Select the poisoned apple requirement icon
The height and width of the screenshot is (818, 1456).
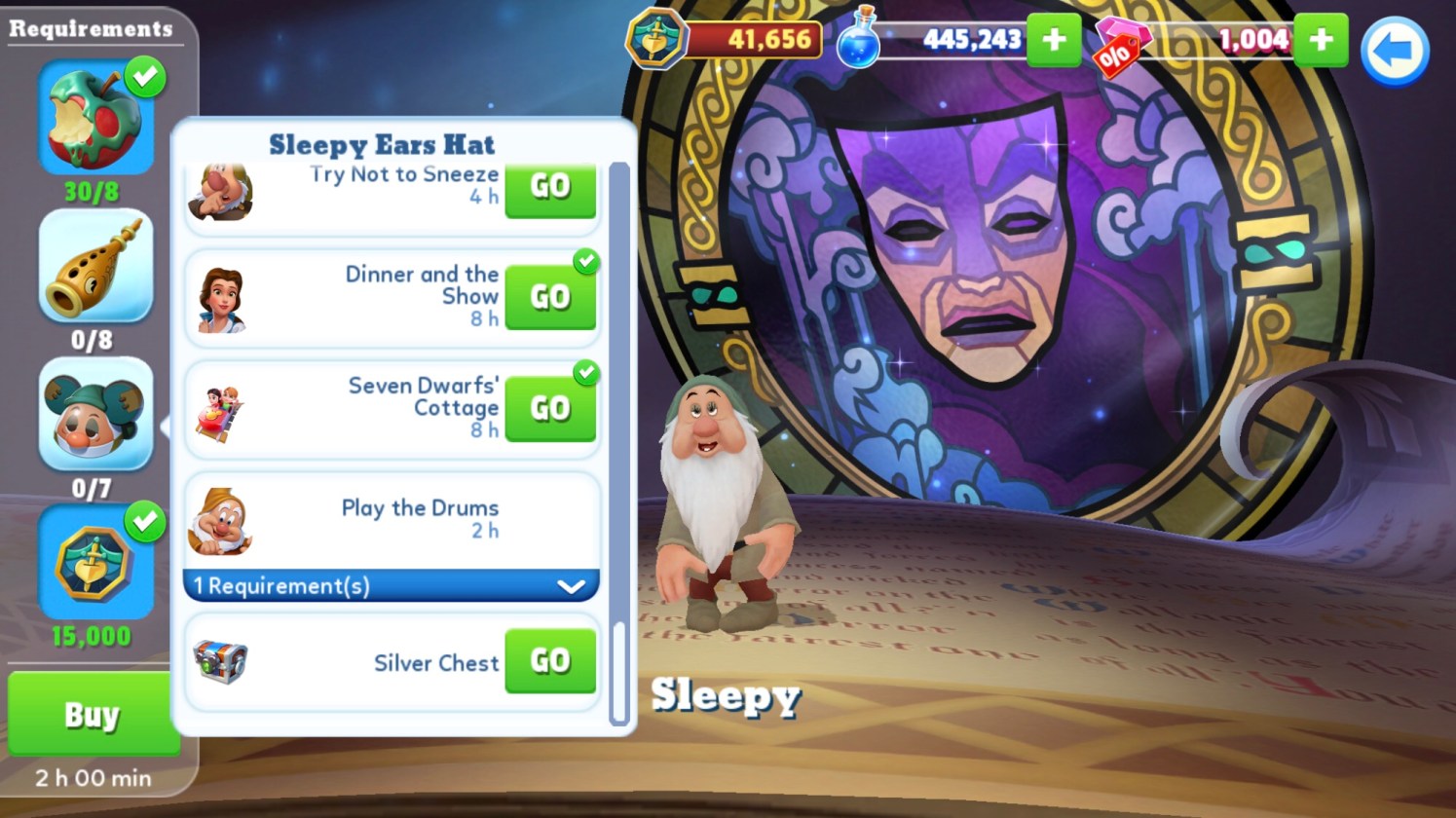(95, 117)
